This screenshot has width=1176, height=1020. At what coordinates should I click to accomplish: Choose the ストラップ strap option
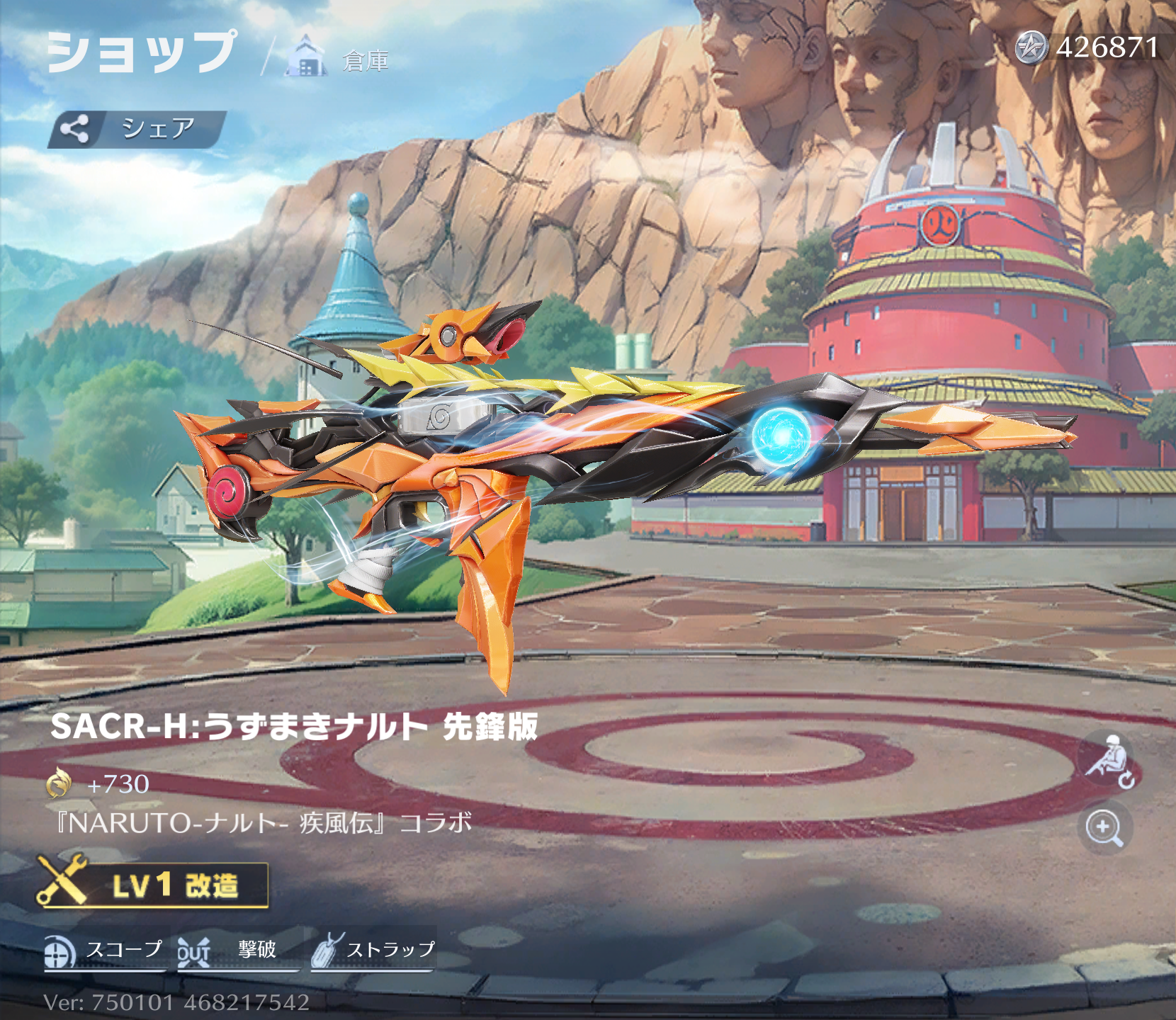coord(373,951)
